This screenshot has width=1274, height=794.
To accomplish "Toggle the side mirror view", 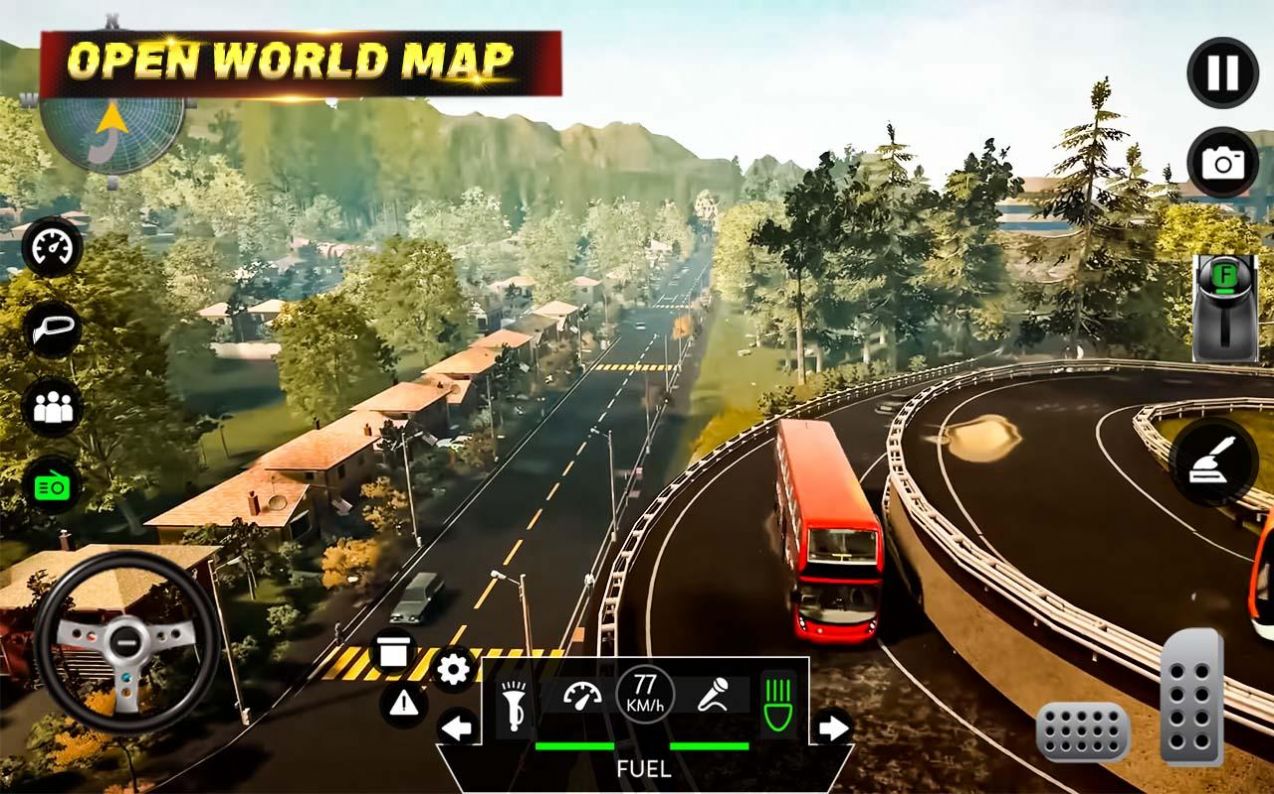I will point(52,329).
